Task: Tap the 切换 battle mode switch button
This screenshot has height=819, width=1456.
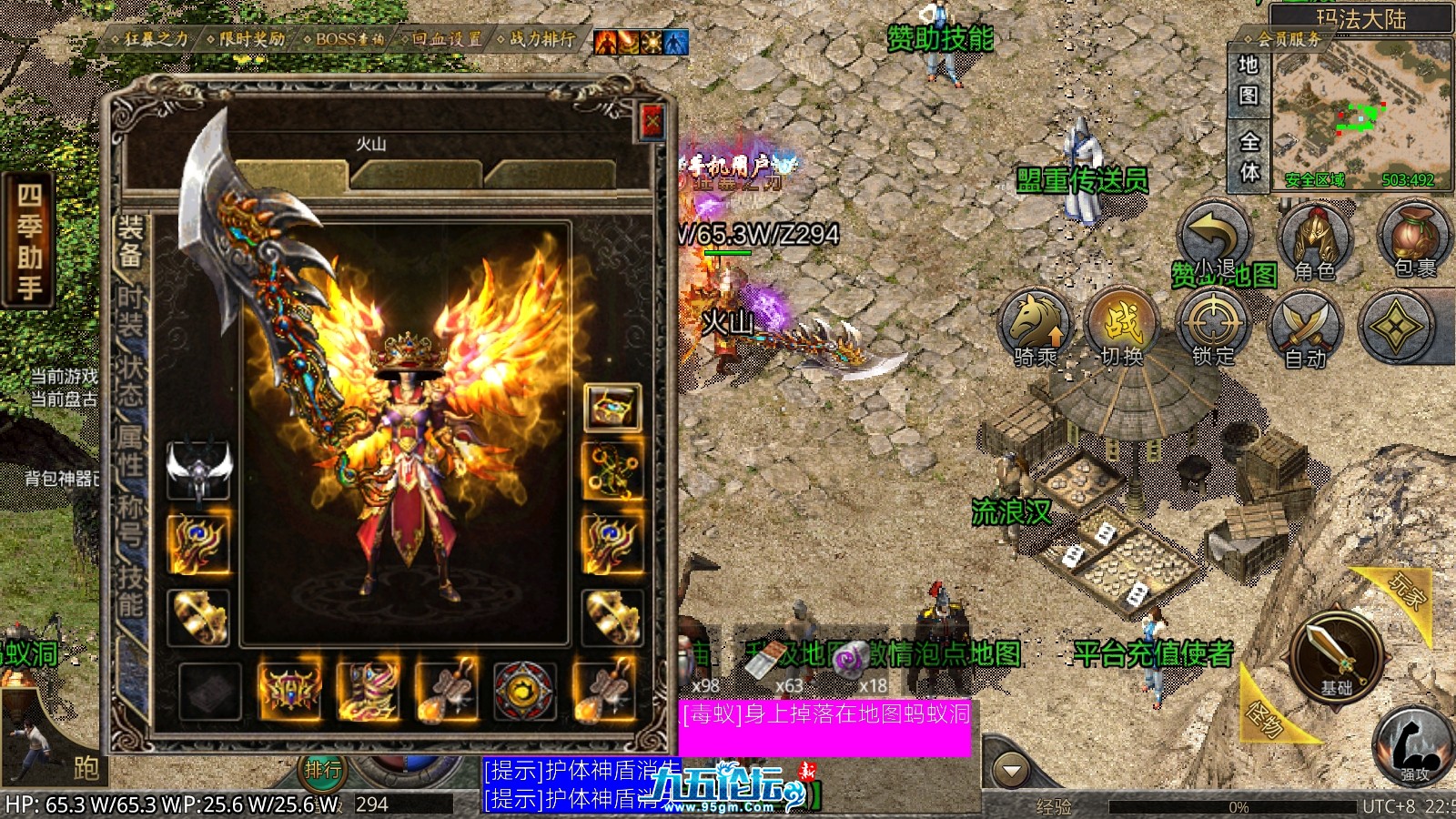Action: tap(1123, 326)
